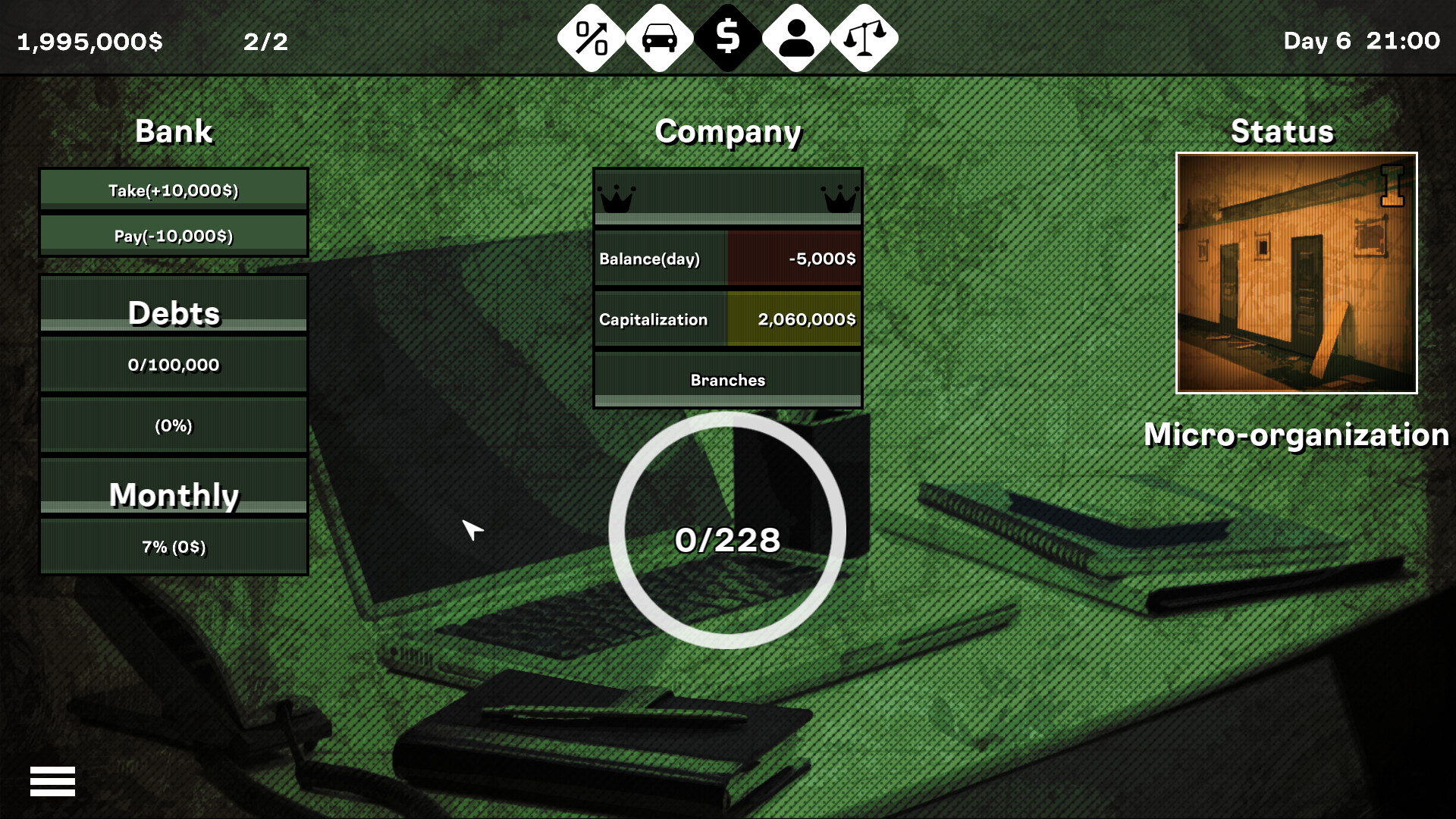Pay back 10,000$ to the bank
Viewport: 1456px width, 819px height.
tap(173, 235)
